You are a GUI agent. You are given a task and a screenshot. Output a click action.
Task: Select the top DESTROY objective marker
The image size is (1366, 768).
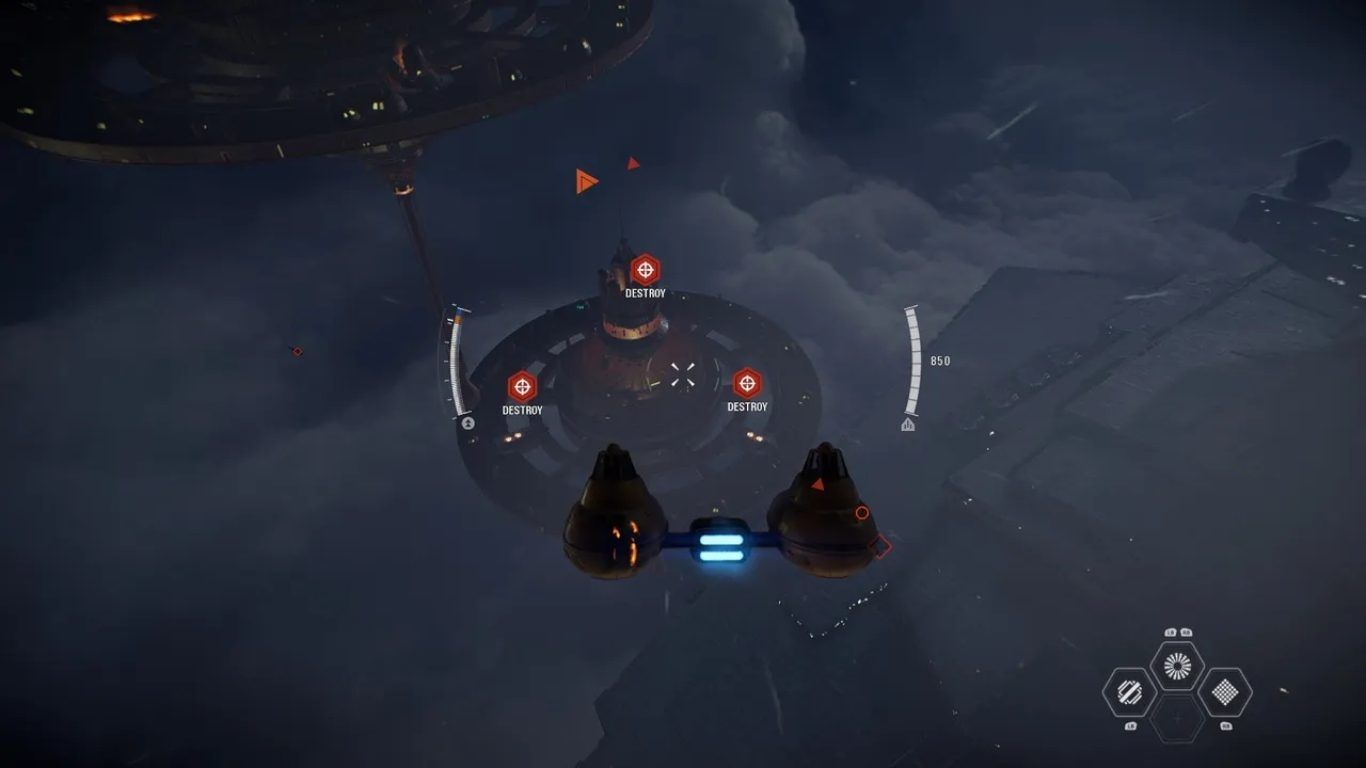645,270
